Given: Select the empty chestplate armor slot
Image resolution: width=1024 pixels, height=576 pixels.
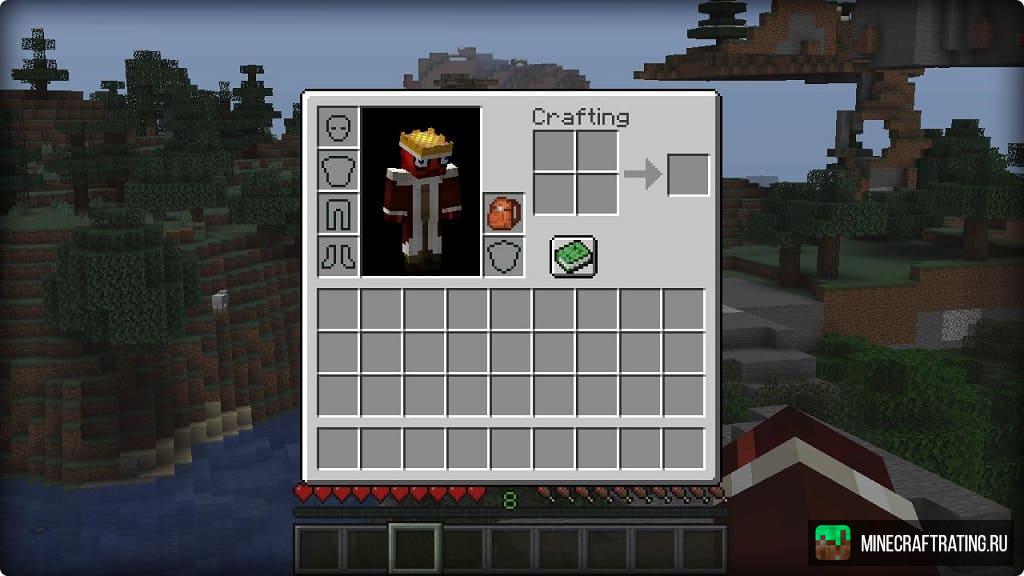Looking at the screenshot, I should 339,171.
